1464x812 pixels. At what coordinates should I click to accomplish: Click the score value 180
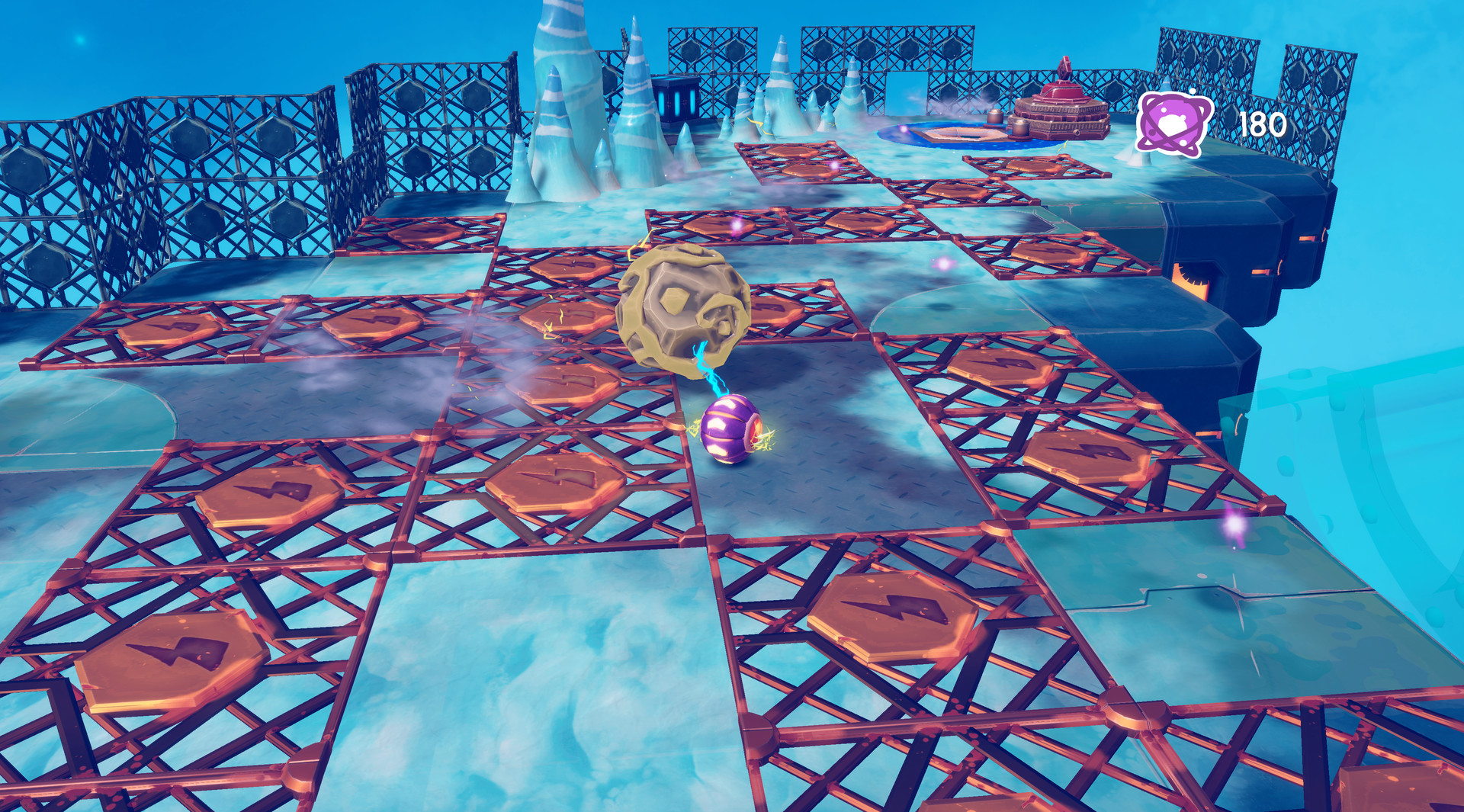[1262, 122]
